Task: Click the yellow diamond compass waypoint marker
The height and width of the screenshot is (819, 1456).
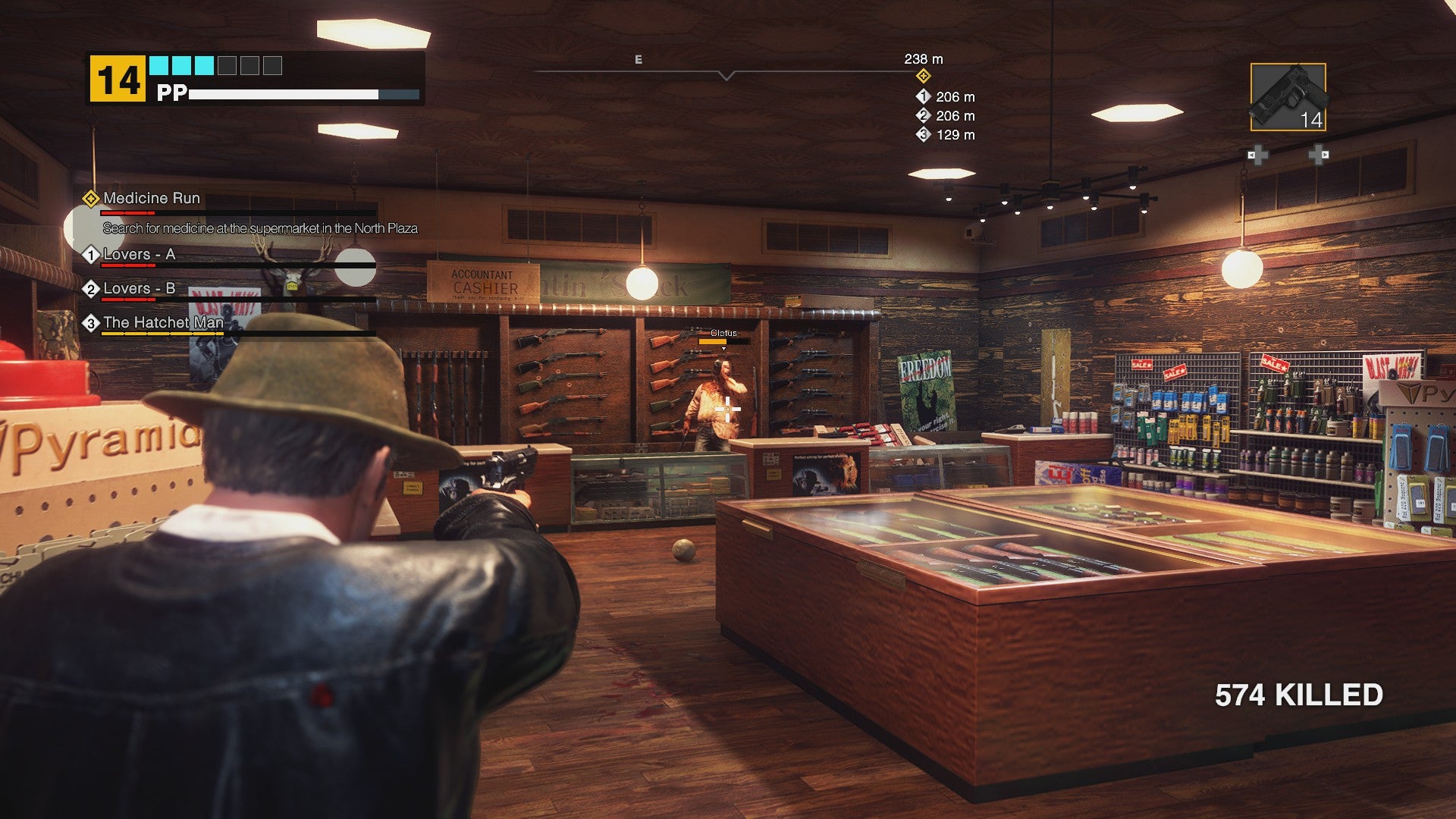Action: click(x=923, y=76)
